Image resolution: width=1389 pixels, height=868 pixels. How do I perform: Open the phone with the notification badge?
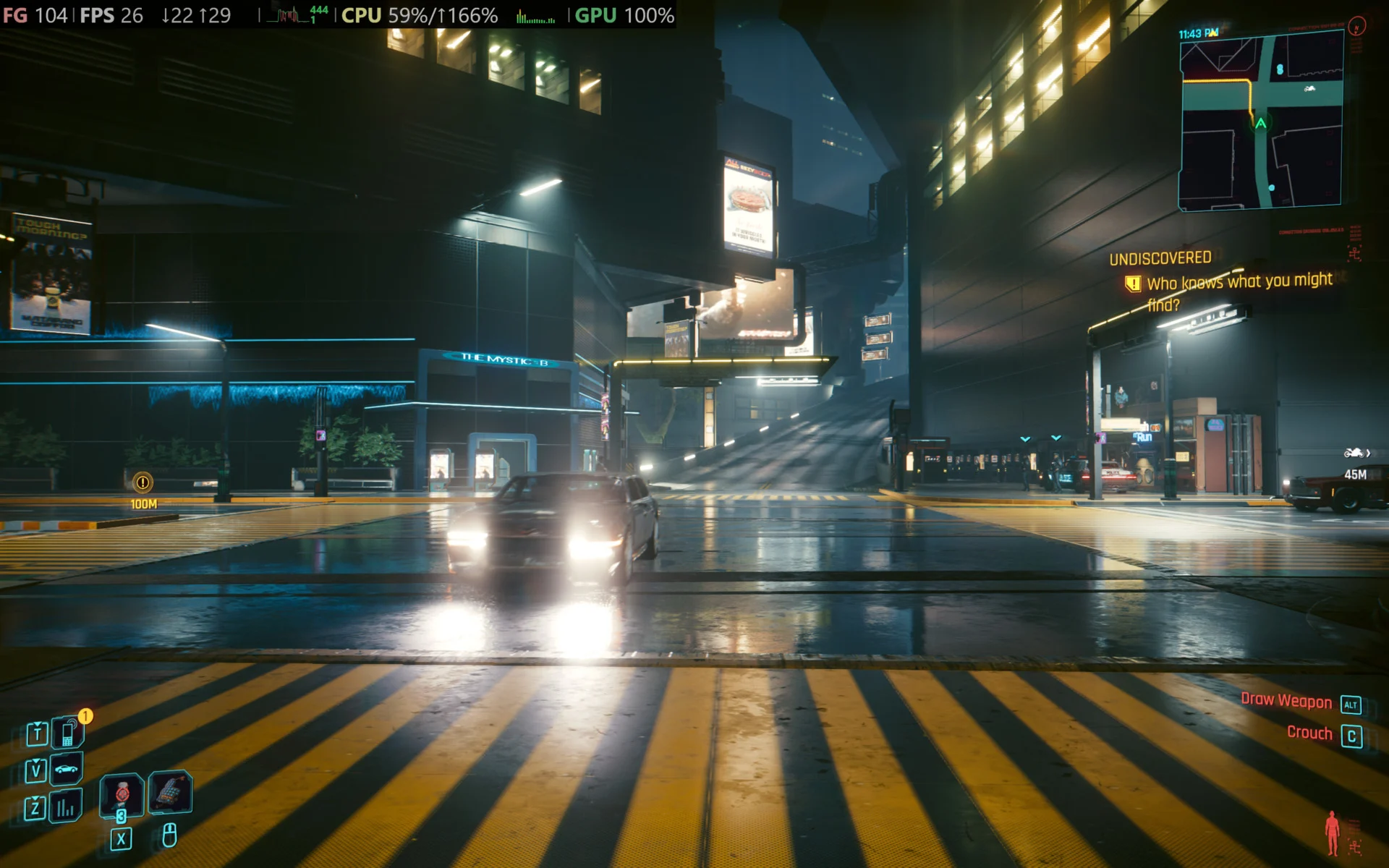68,733
